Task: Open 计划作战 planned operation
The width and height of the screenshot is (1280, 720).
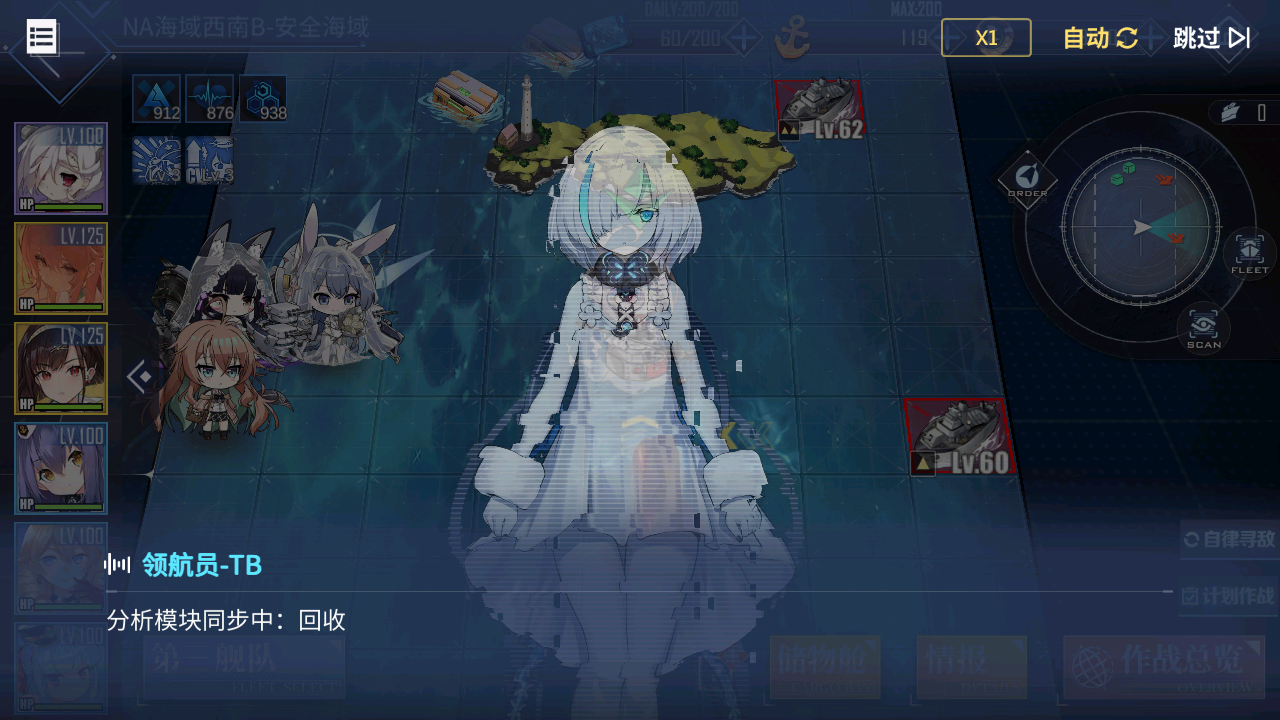Action: tap(1229, 596)
